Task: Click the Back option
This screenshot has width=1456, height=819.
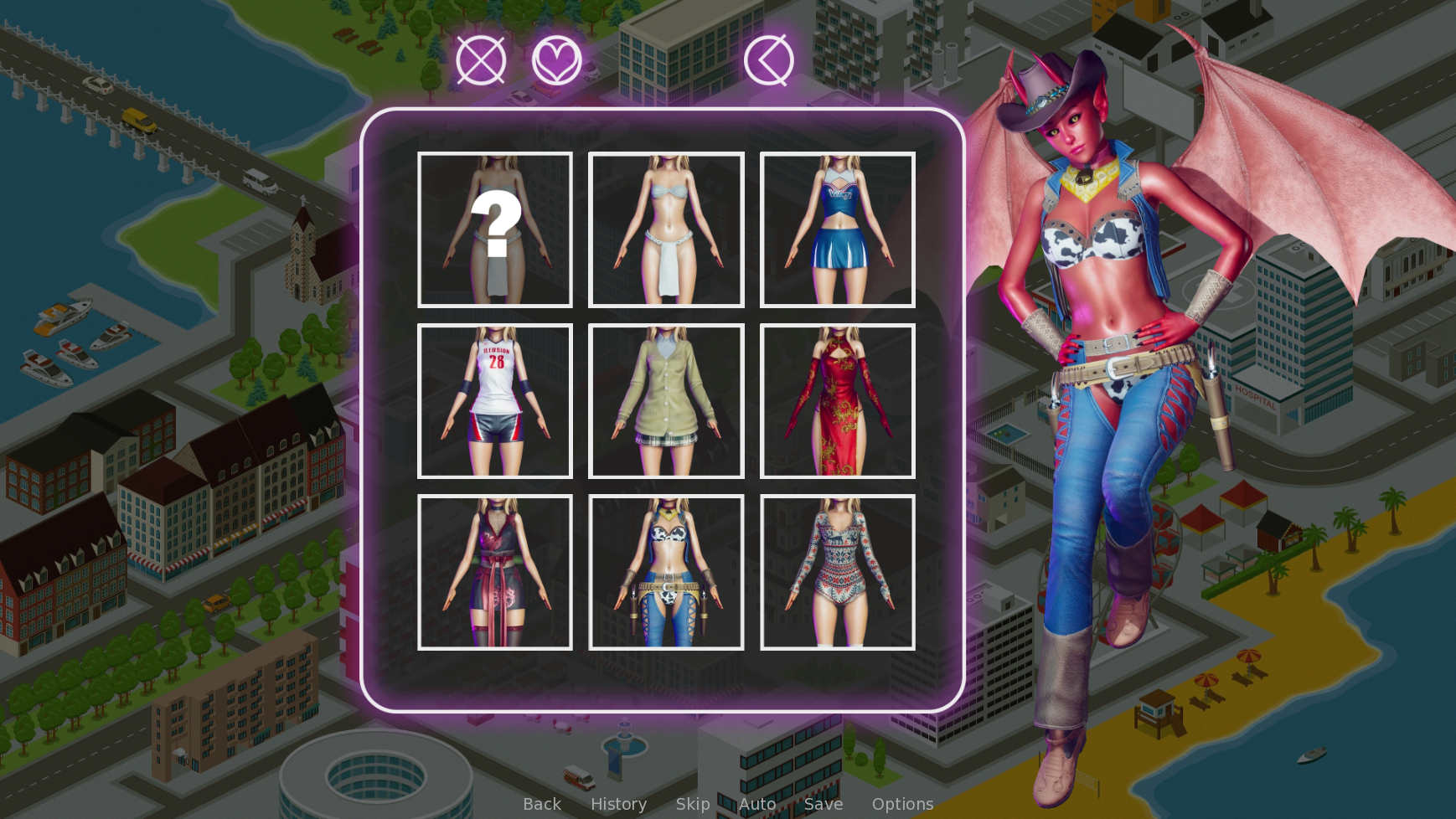Action: tap(541, 804)
